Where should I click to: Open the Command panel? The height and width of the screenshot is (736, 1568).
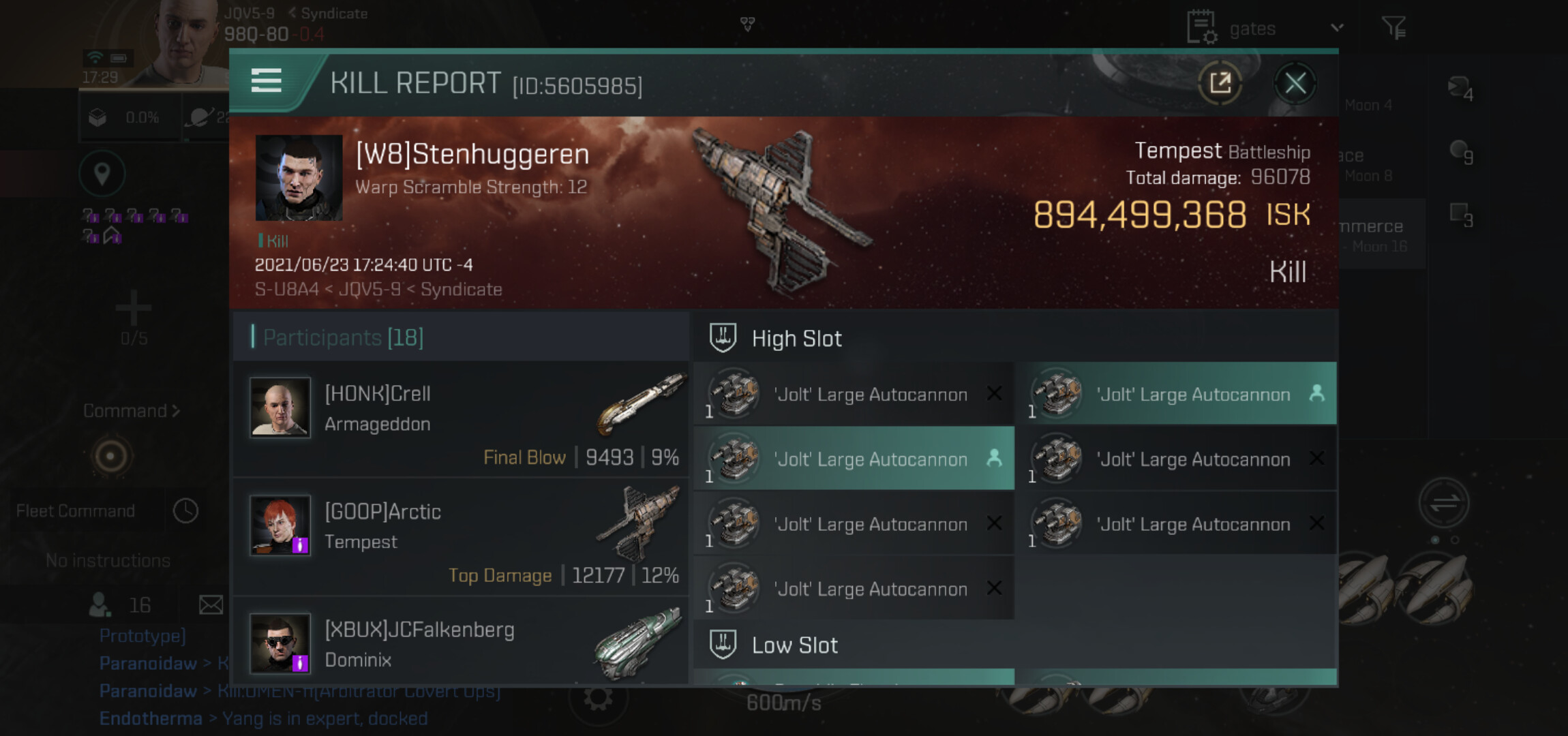coord(131,411)
